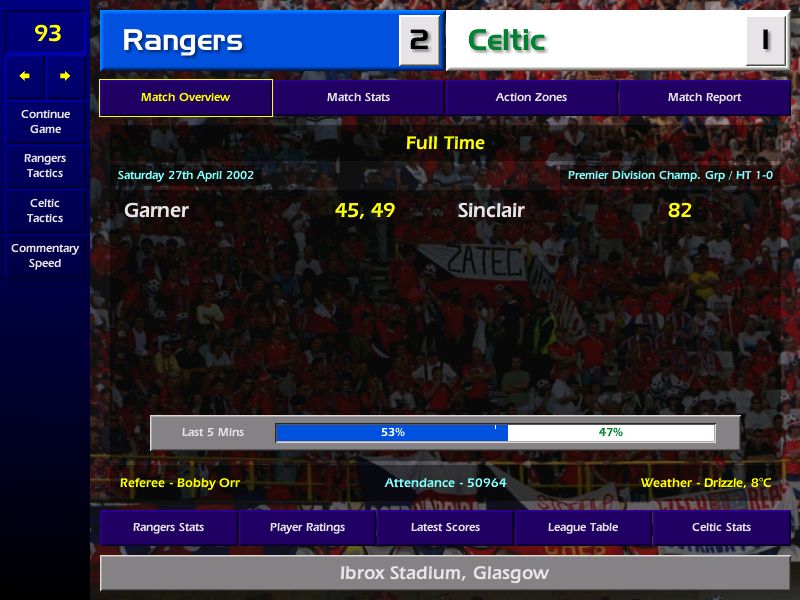Click the Continue Game button
Viewport: 800px width, 600px height.
[x=45, y=121]
